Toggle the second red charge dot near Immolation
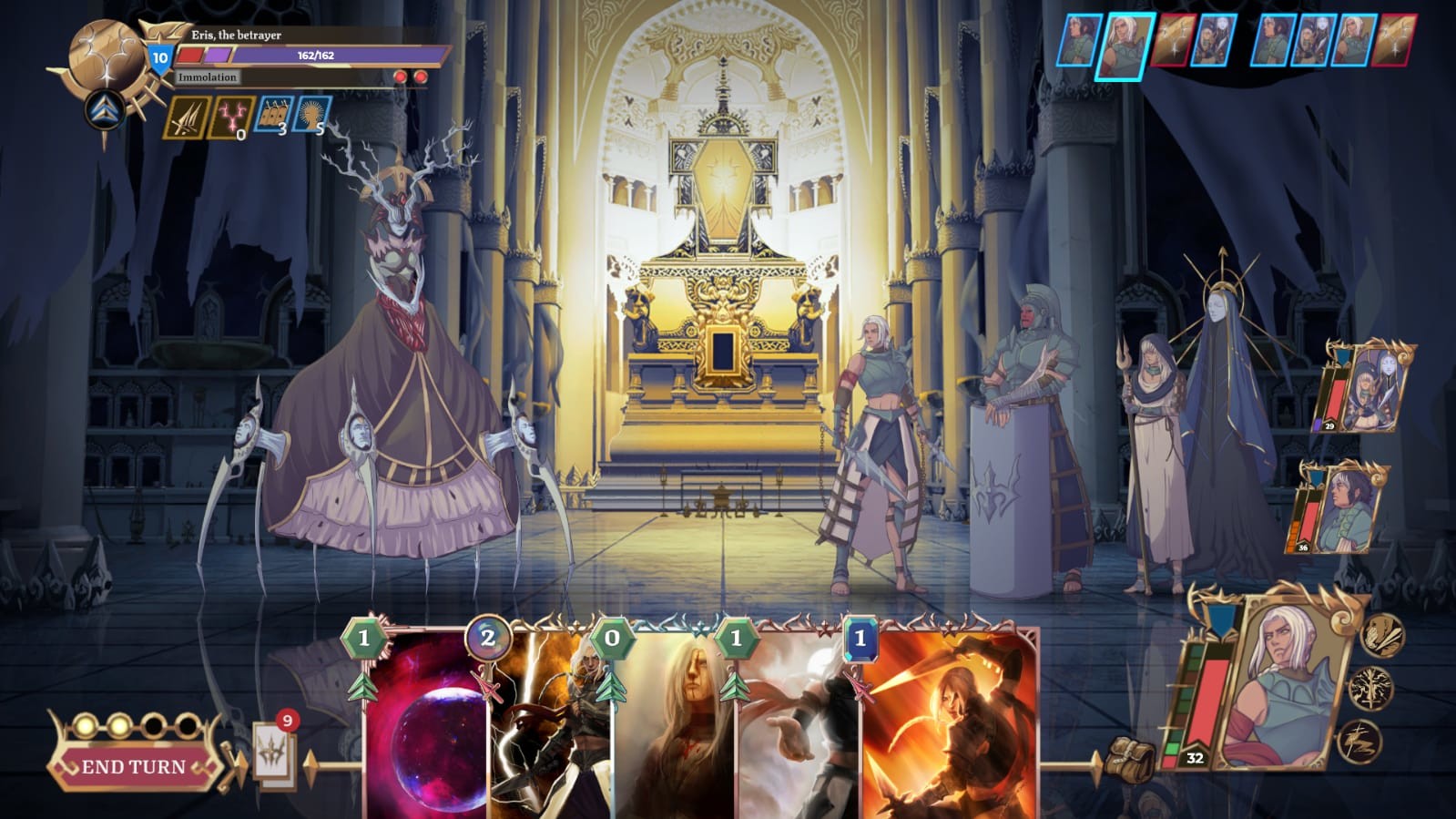The height and width of the screenshot is (819, 1456). [420, 77]
